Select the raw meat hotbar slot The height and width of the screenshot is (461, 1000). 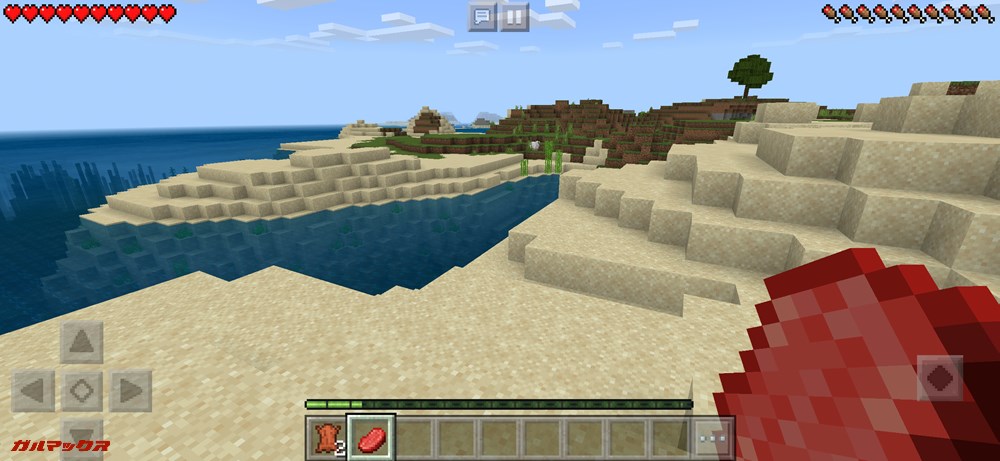[371, 438]
